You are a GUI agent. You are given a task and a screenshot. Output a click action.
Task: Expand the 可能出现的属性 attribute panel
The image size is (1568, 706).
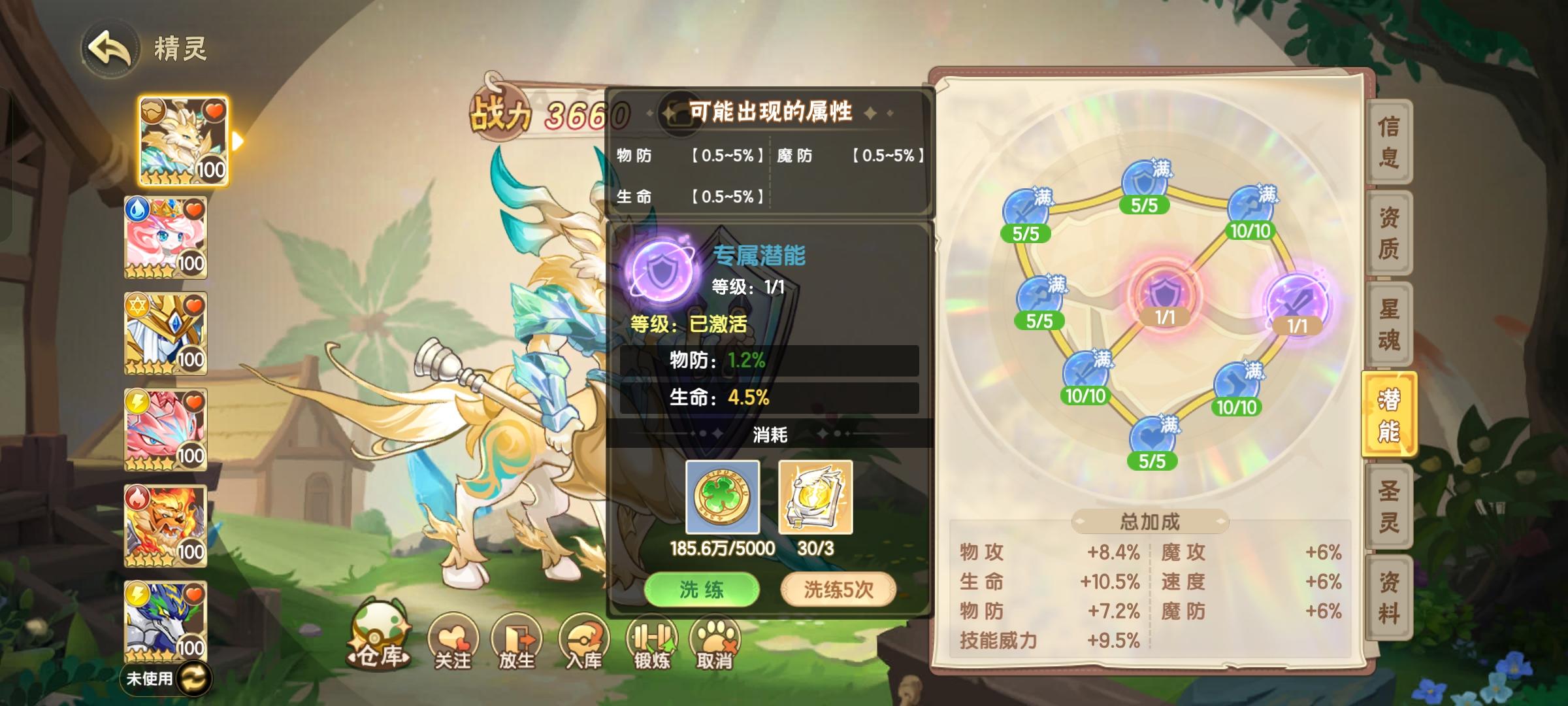coord(771,111)
